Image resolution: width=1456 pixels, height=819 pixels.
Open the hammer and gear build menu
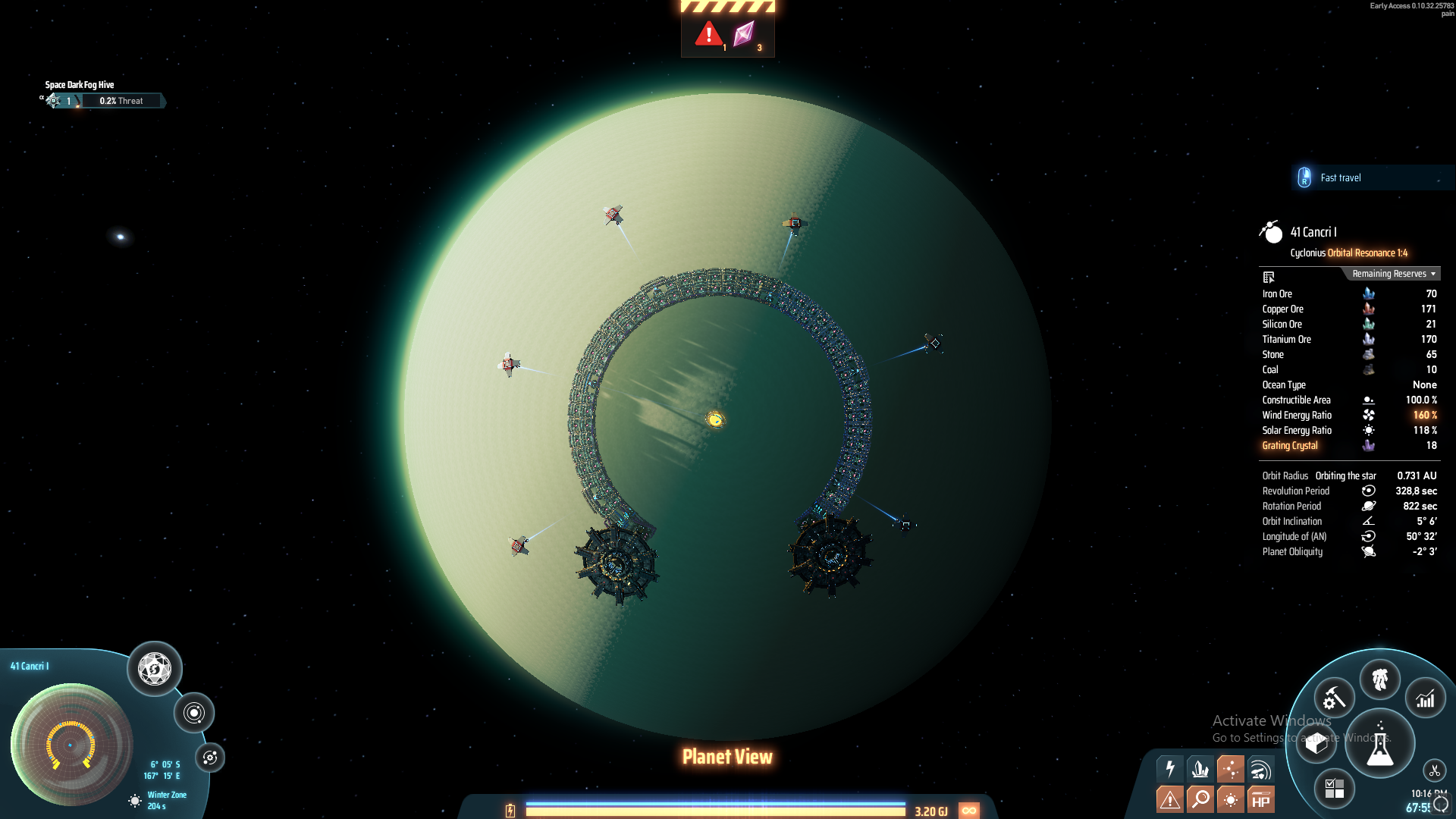click(x=1334, y=698)
